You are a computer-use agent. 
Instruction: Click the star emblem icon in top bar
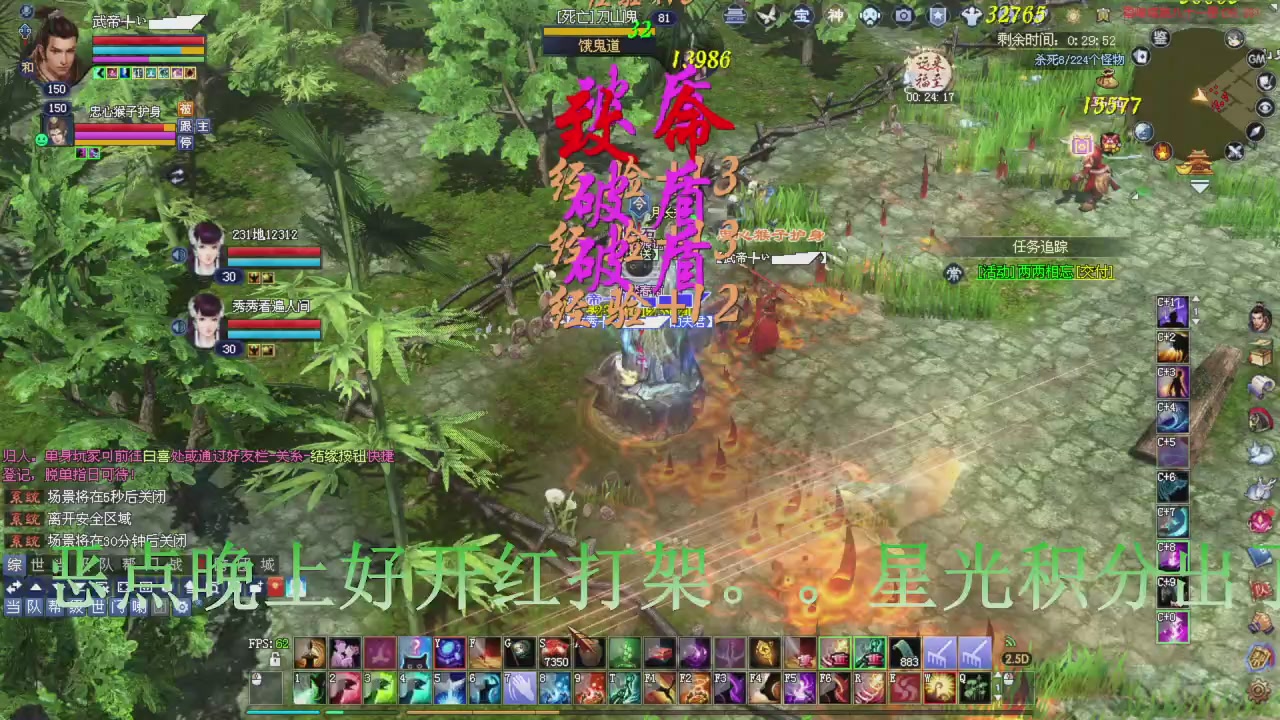(936, 15)
